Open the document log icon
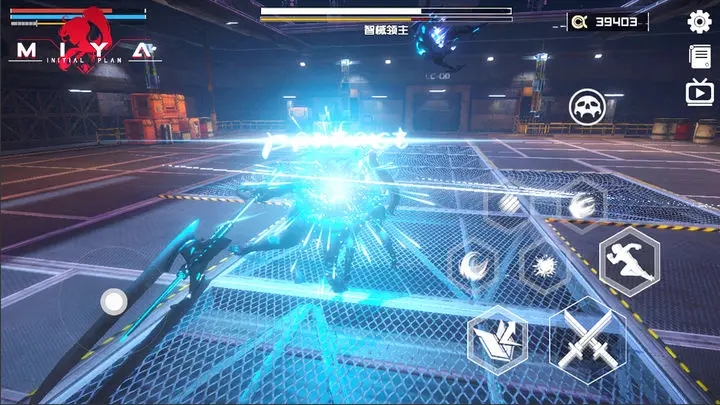The width and height of the screenshot is (720, 405). click(699, 57)
